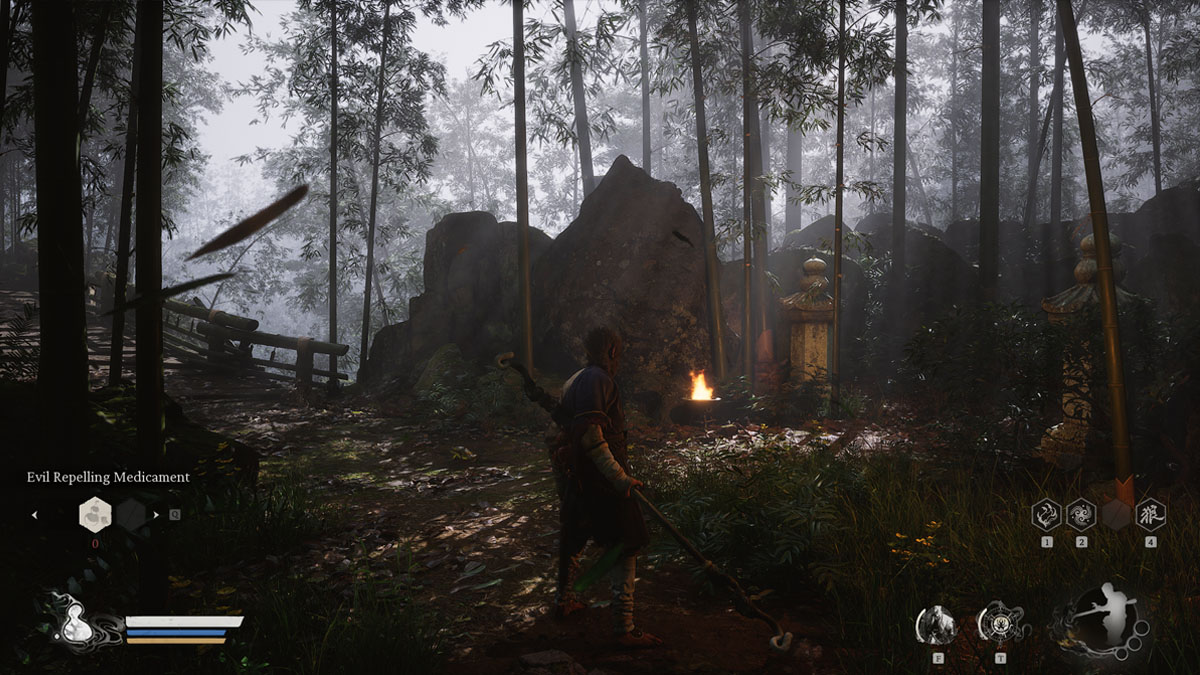1200x675 pixels.
Task: Activate the flame-shaped spell in slot 1
Action: pos(1047,514)
